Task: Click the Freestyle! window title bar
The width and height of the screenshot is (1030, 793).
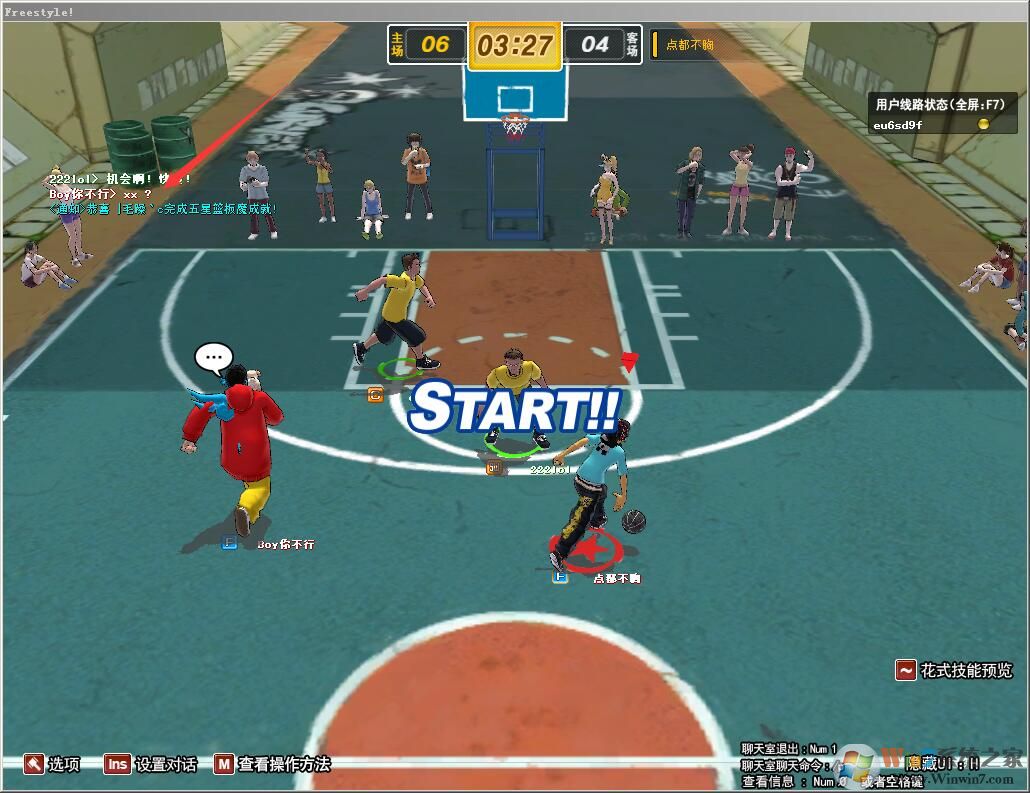Action: 515,11
